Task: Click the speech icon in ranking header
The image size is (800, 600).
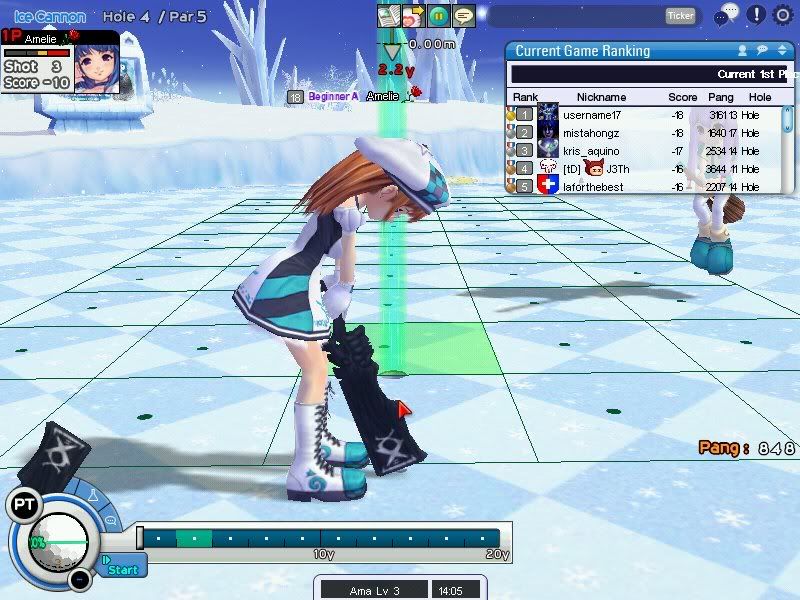Action: click(x=761, y=50)
